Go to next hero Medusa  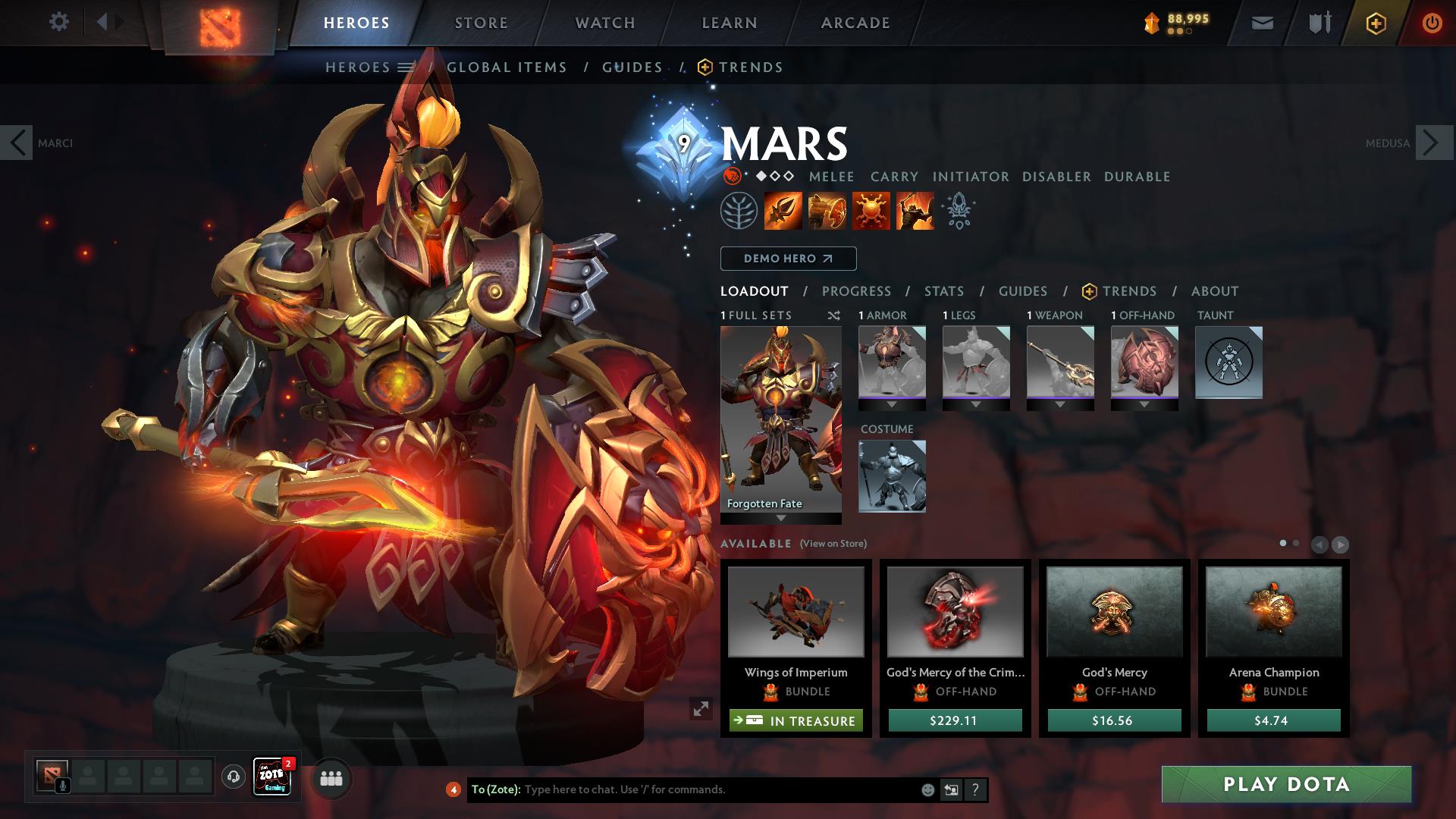click(x=1432, y=143)
